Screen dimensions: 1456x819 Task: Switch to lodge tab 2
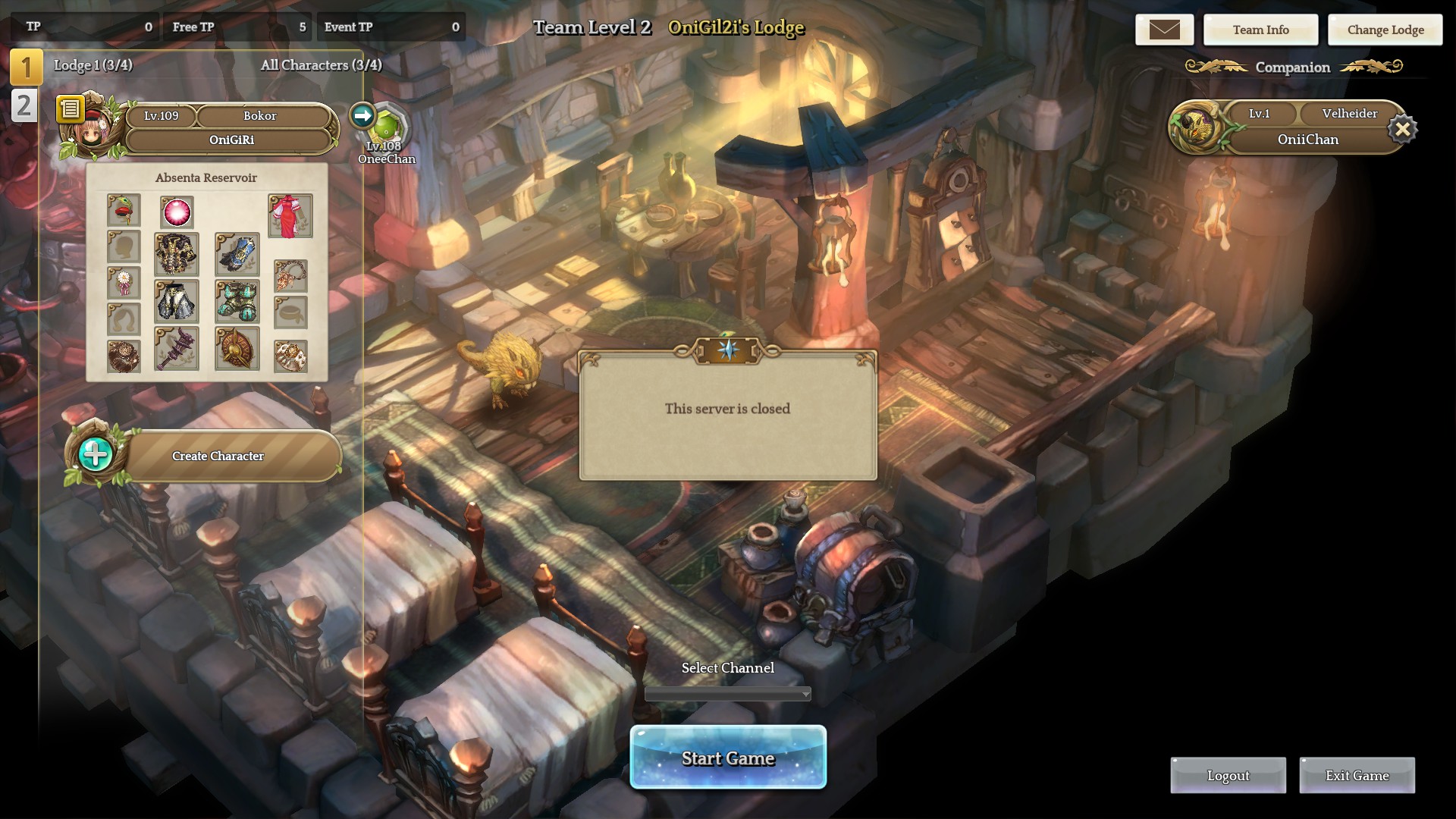click(x=24, y=105)
